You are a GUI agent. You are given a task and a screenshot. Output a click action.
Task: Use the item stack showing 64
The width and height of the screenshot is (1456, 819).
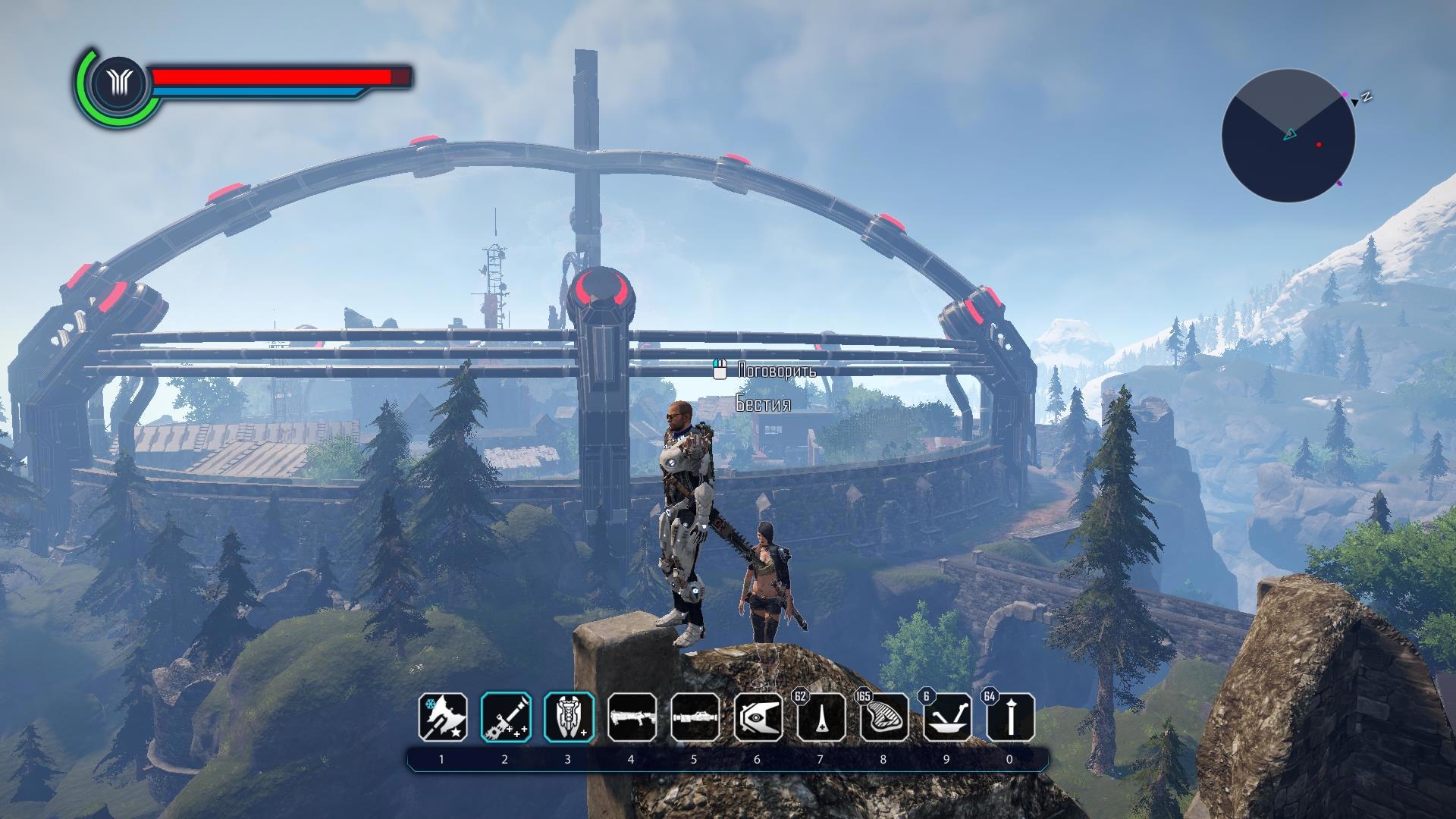pos(1009,717)
